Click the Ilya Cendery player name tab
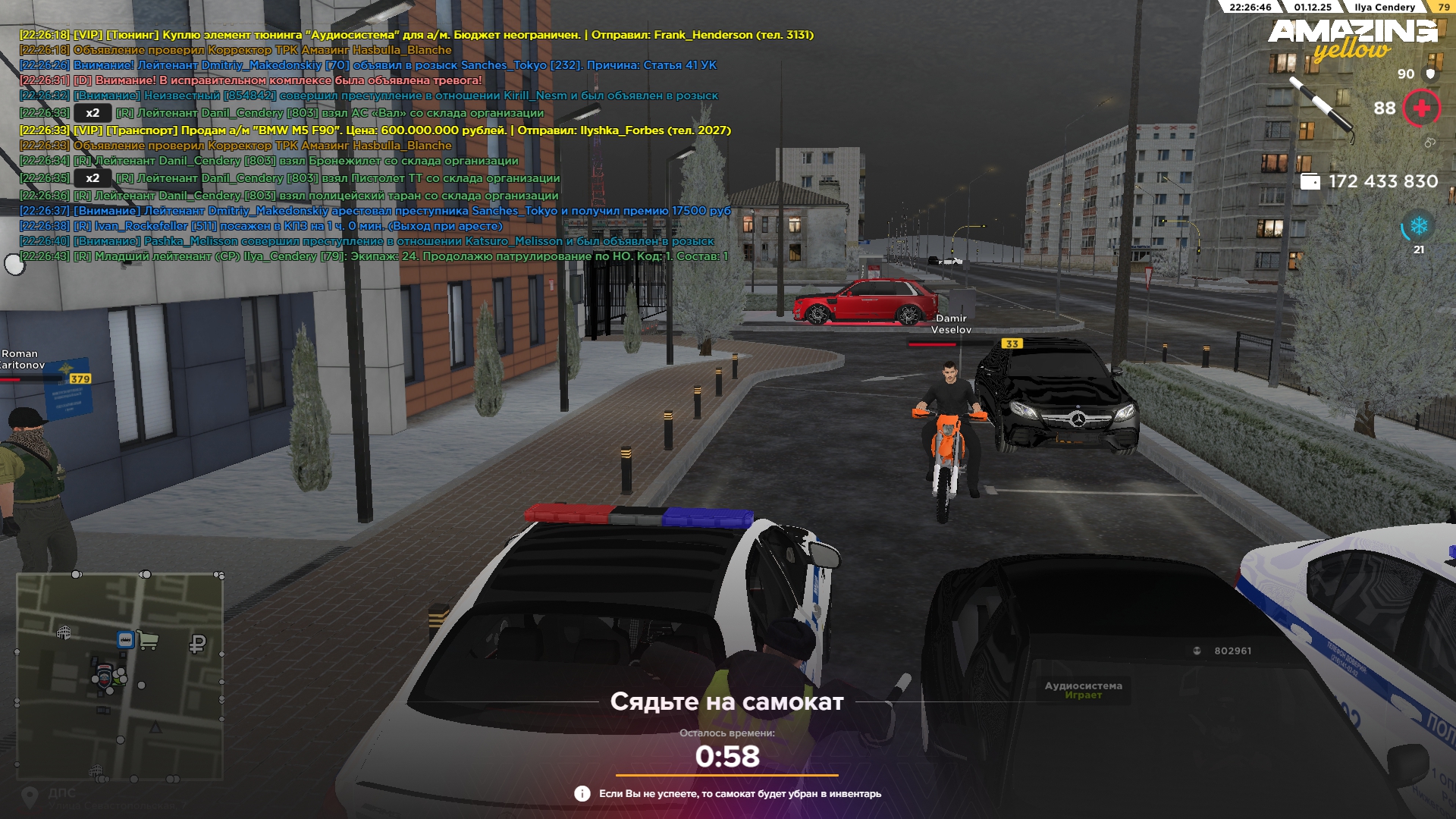The width and height of the screenshot is (1456, 819). pyautogui.click(x=1384, y=8)
